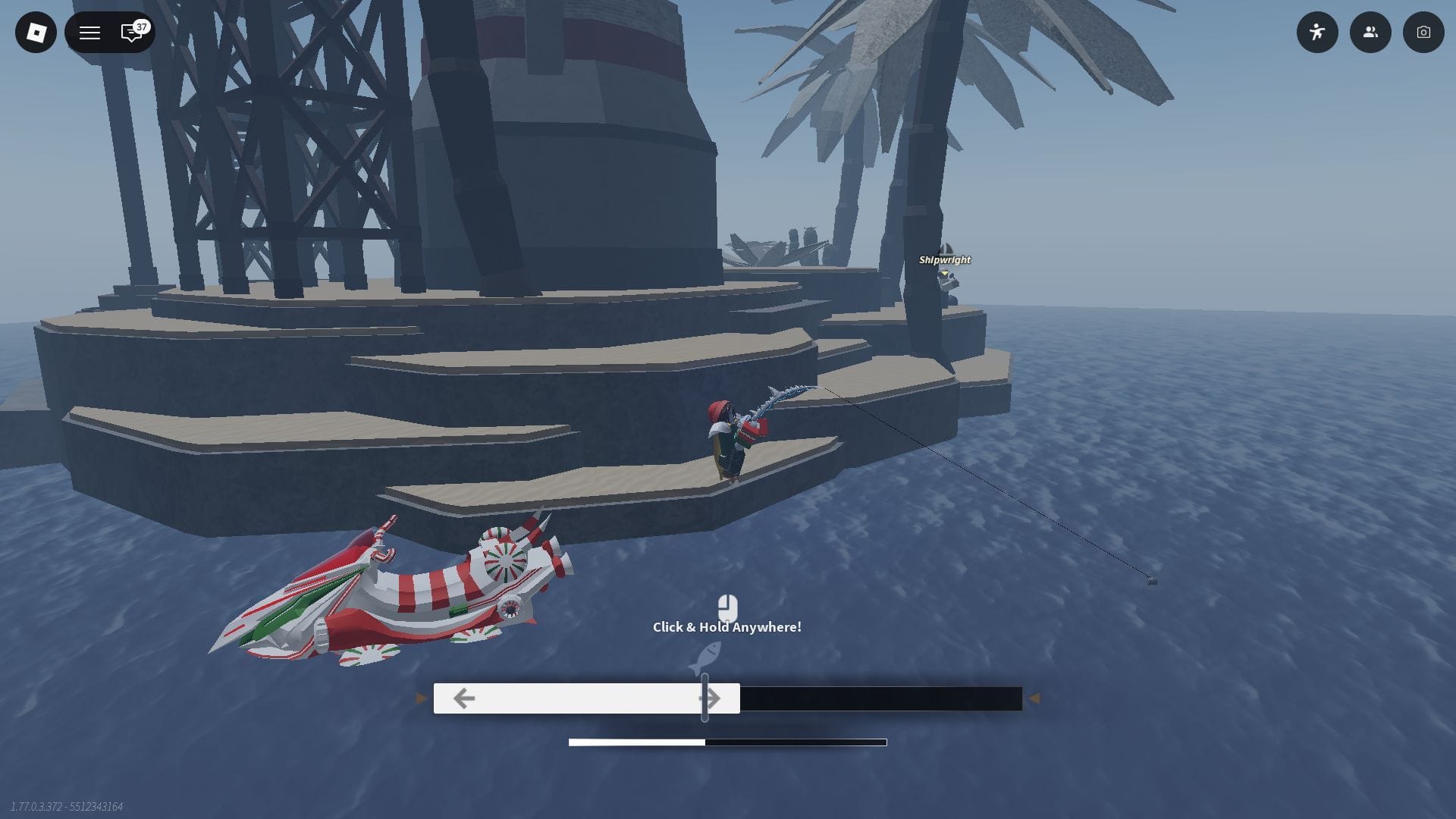1456x819 pixels.
Task: Open the emotes running-figure button
Action: tap(1317, 33)
